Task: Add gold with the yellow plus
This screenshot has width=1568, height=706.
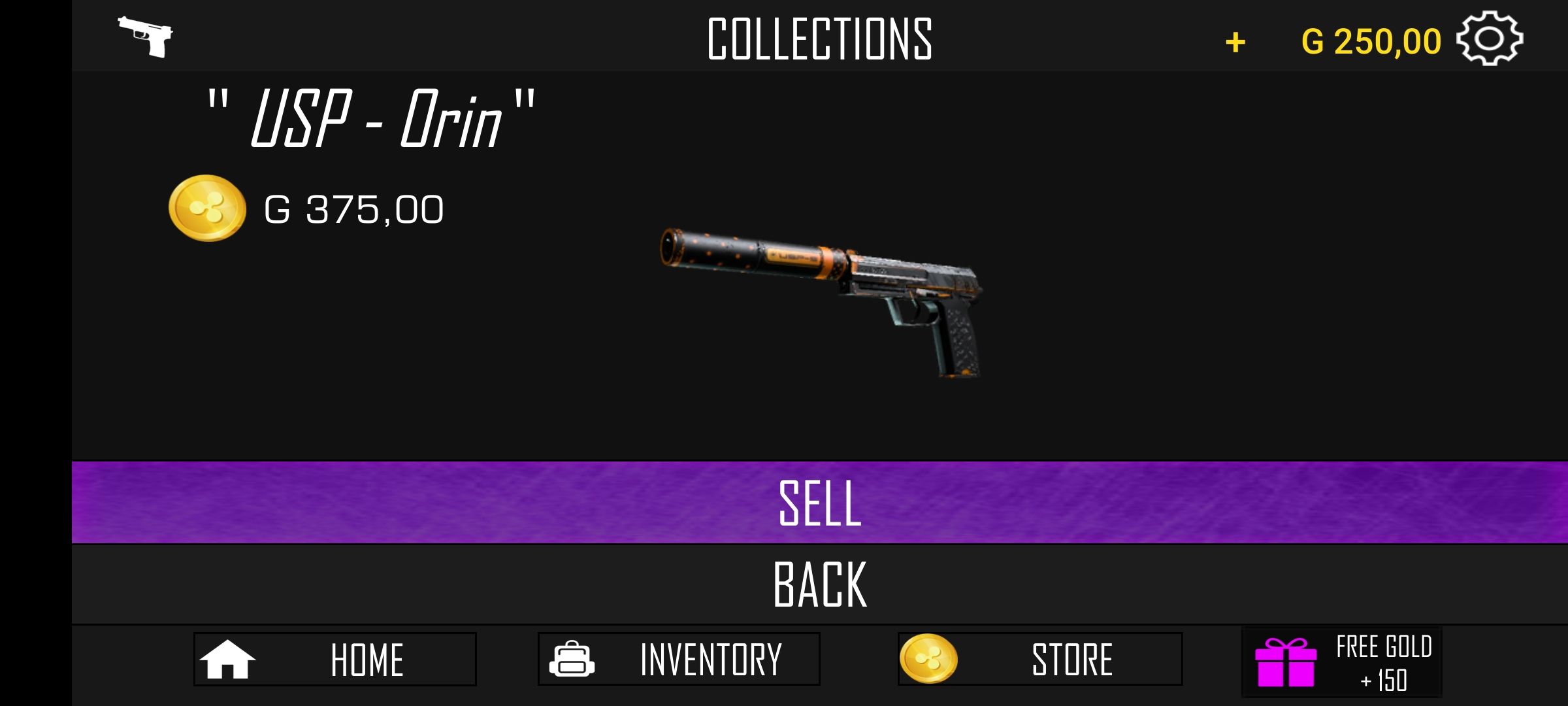Action: click(1235, 43)
